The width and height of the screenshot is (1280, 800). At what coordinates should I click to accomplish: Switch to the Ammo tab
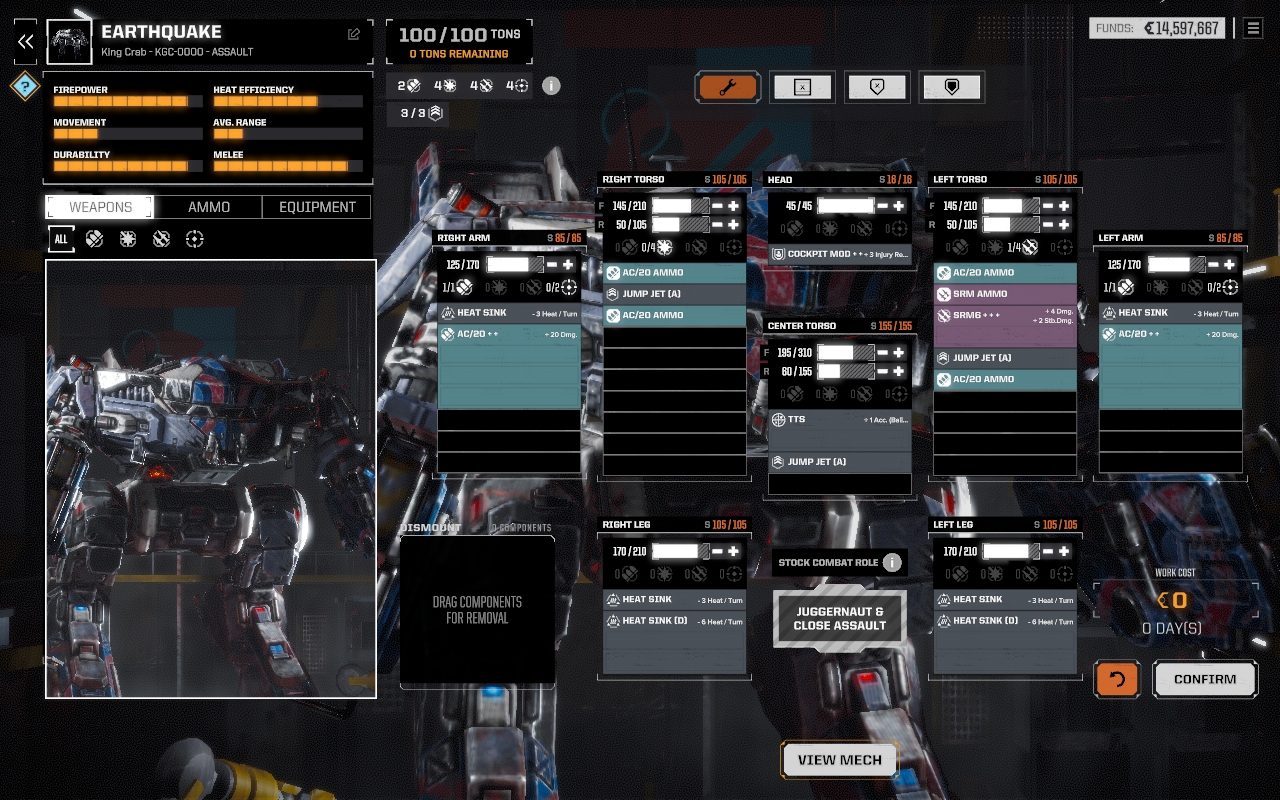click(x=209, y=207)
